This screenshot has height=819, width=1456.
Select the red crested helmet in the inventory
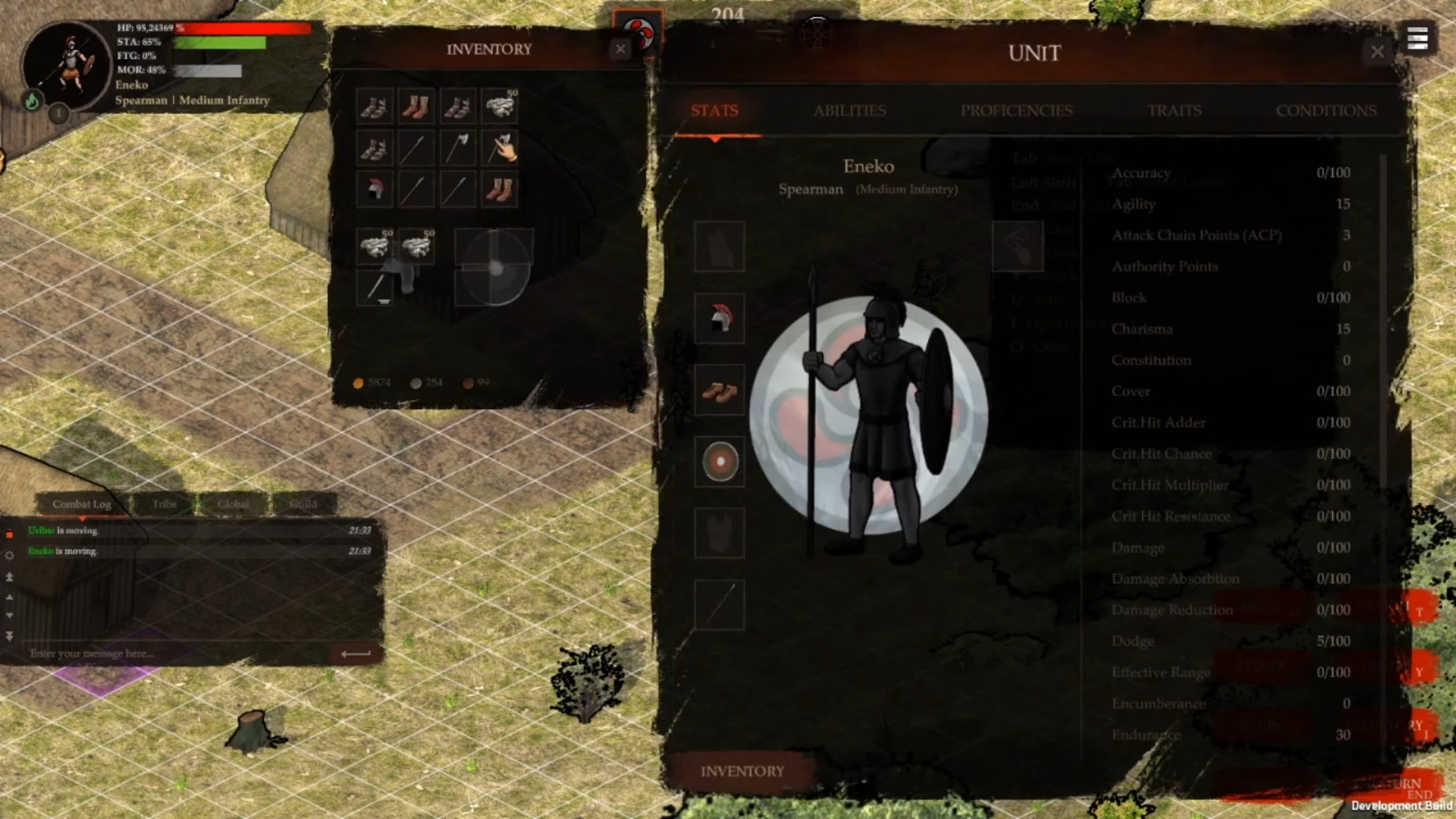point(374,189)
